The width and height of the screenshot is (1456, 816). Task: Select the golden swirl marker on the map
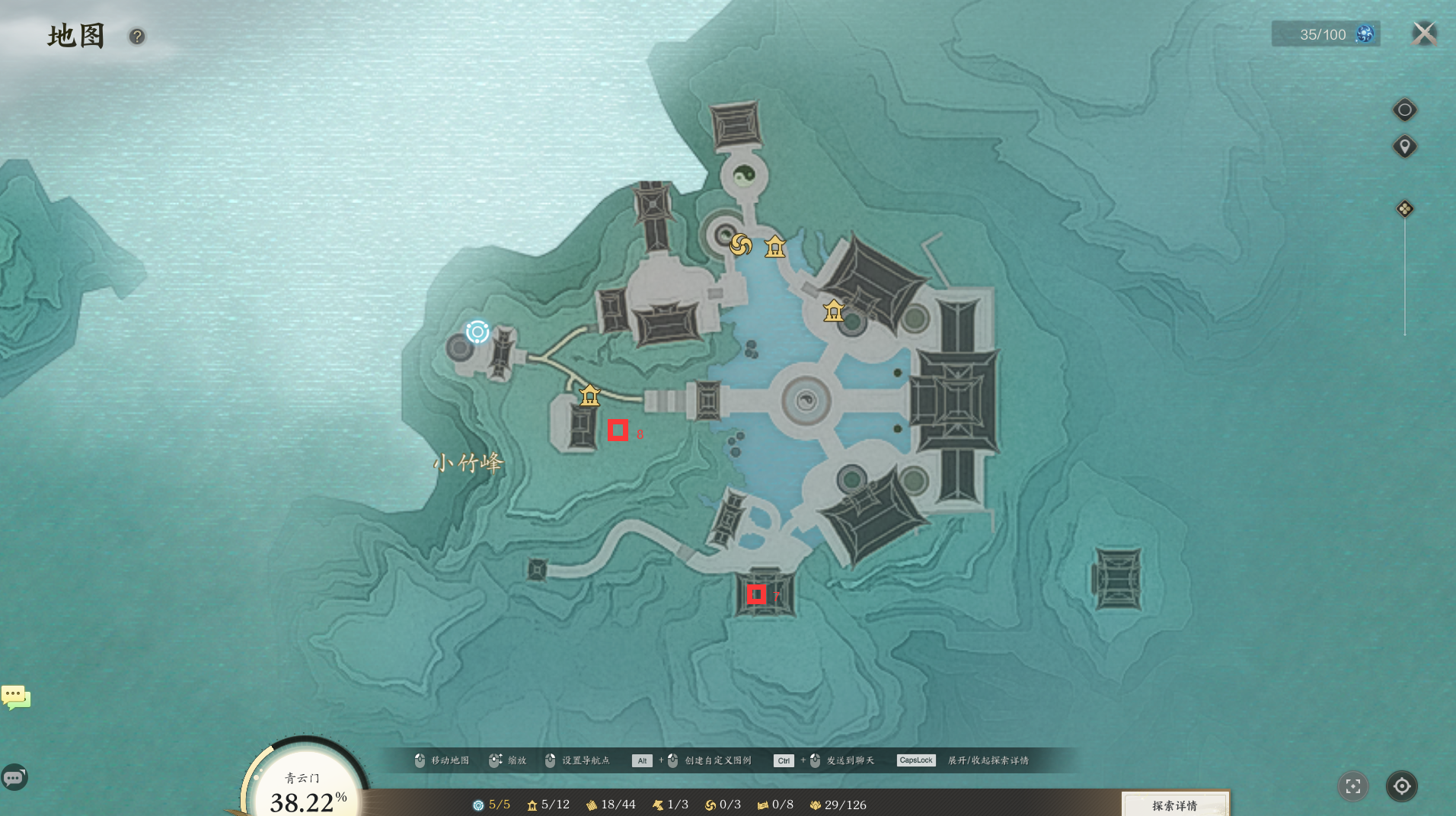(741, 245)
